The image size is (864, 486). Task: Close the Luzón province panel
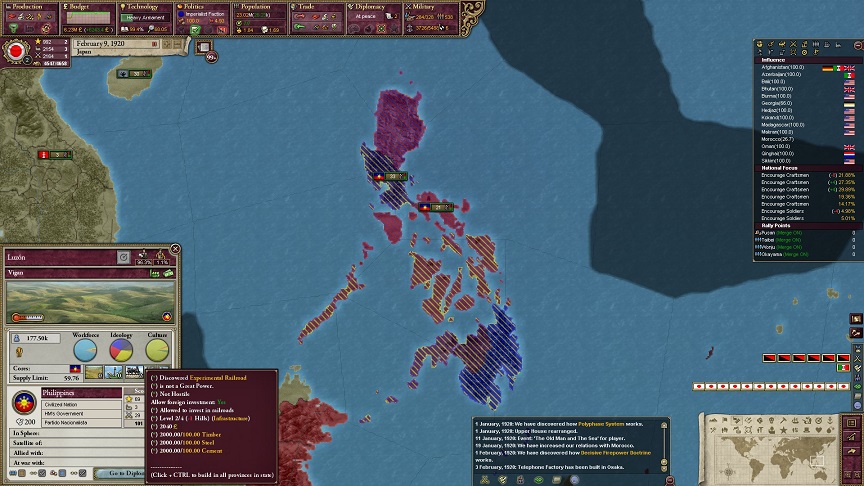click(175, 249)
